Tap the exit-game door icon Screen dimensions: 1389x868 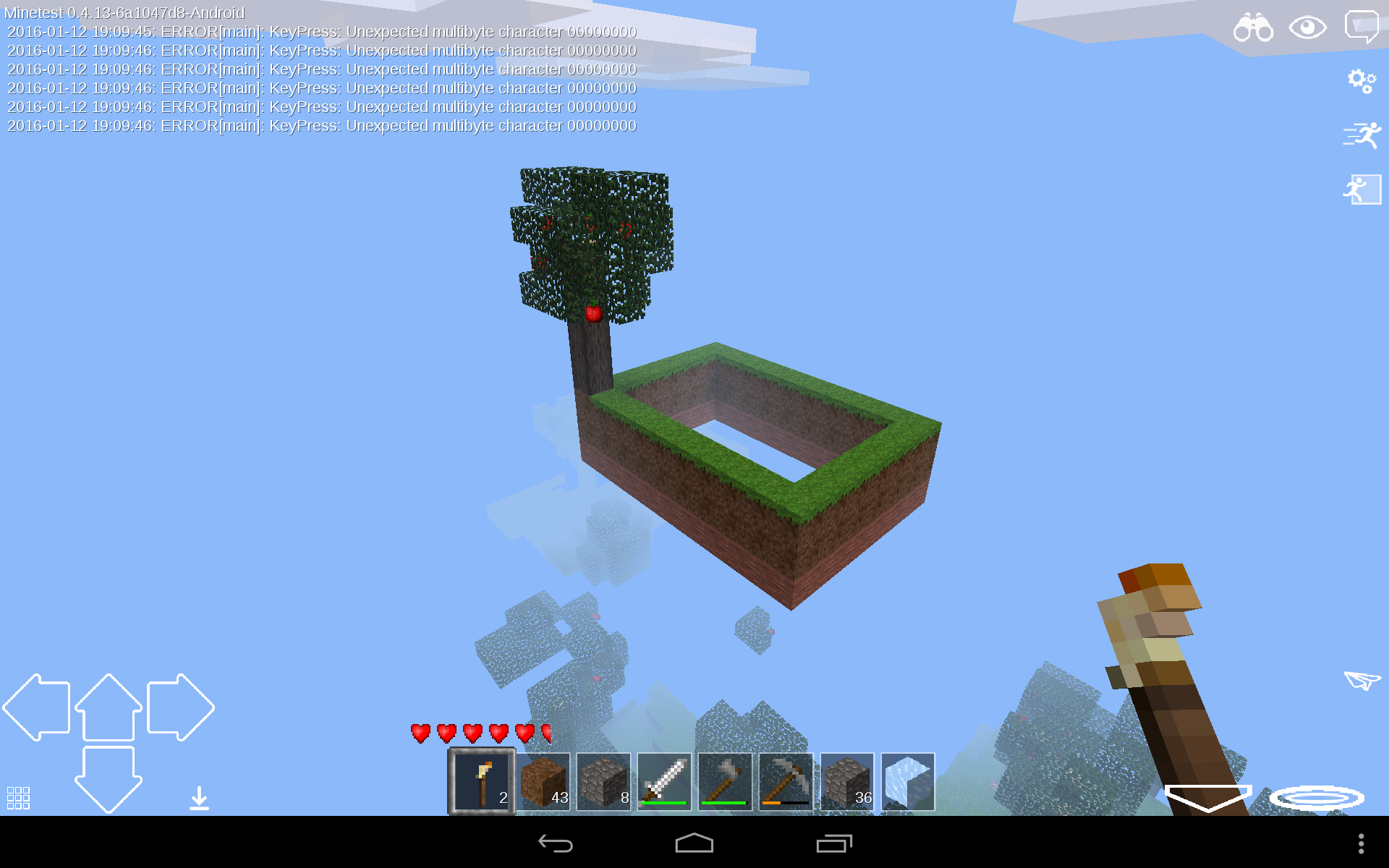point(1363,190)
